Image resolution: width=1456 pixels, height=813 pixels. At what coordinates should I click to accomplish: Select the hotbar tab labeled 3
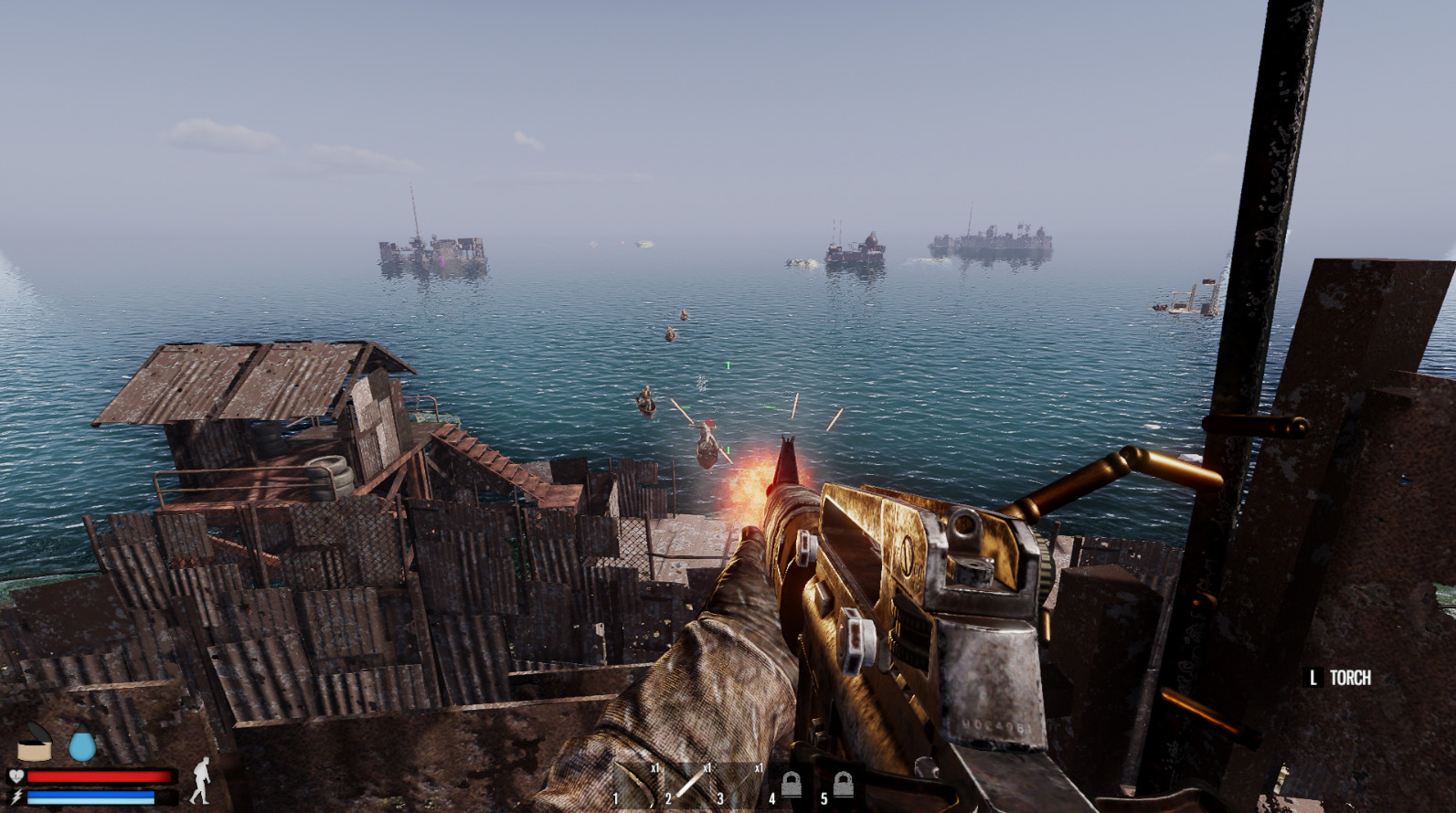(721, 797)
